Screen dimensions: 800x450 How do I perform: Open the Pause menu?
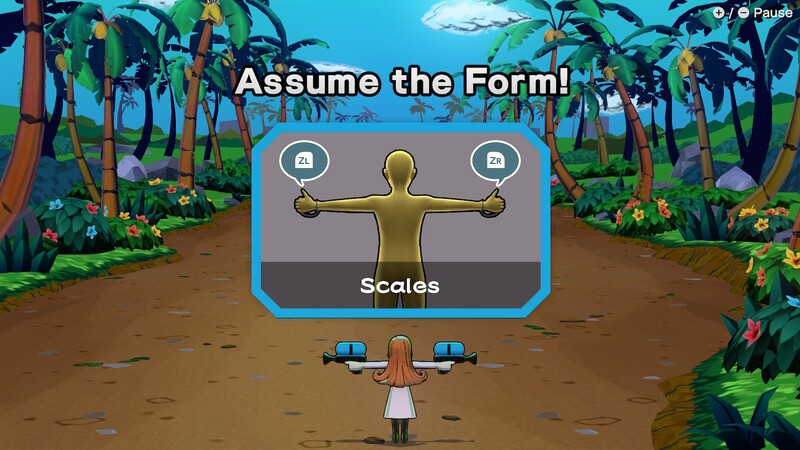[x=753, y=13]
